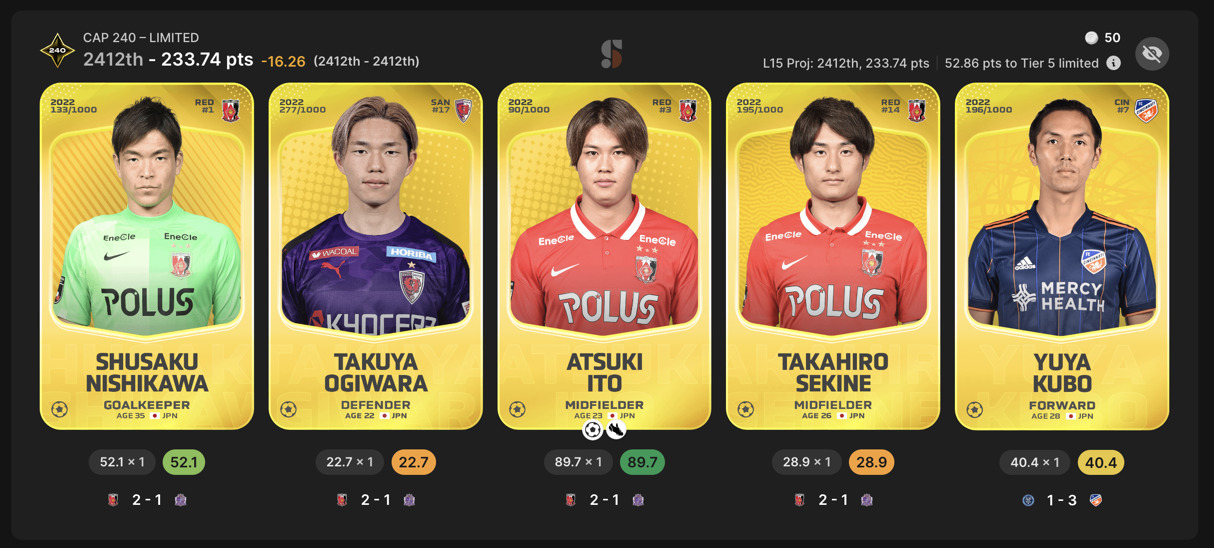1214x548 pixels.
Task: Choose the Atsuki Ito midfielder card
Action: [x=604, y=256]
